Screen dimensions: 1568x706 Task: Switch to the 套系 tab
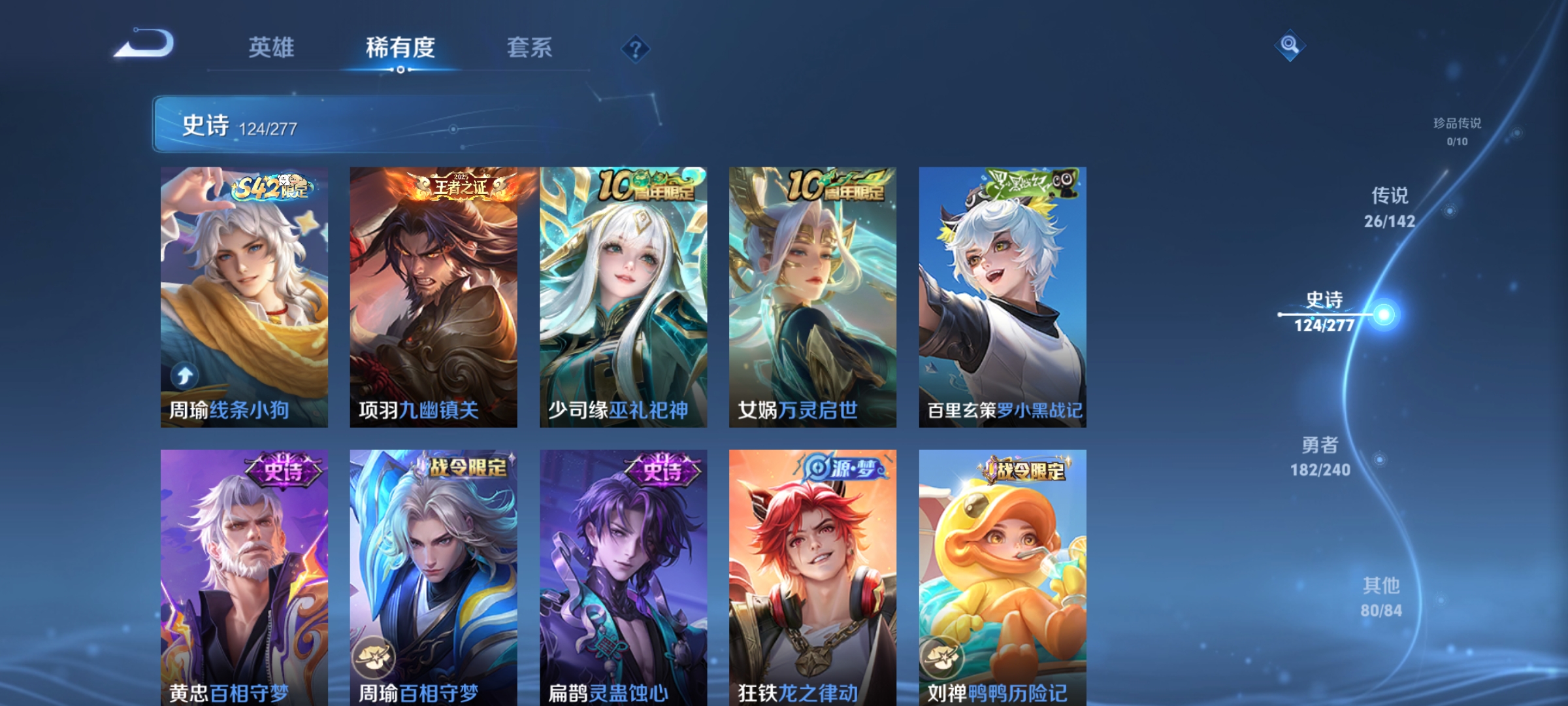click(531, 46)
